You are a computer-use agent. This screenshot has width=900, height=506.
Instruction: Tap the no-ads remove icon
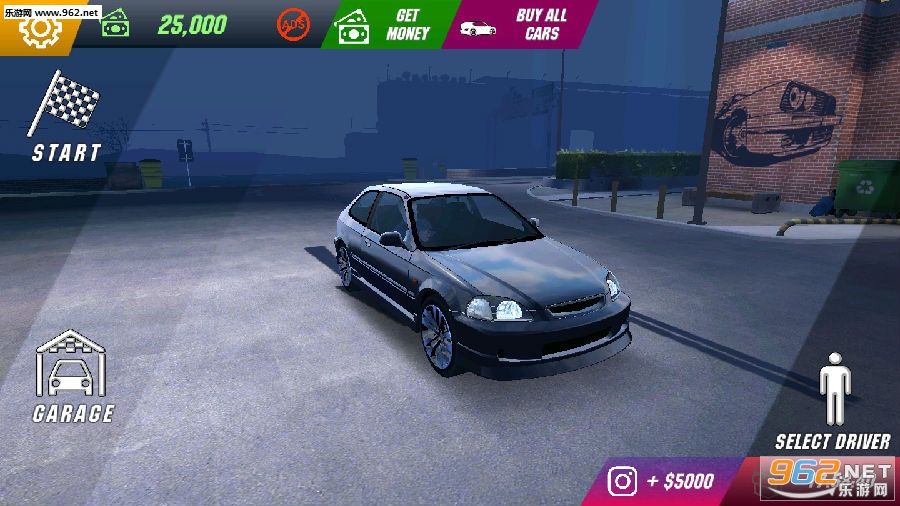pyautogui.click(x=293, y=25)
